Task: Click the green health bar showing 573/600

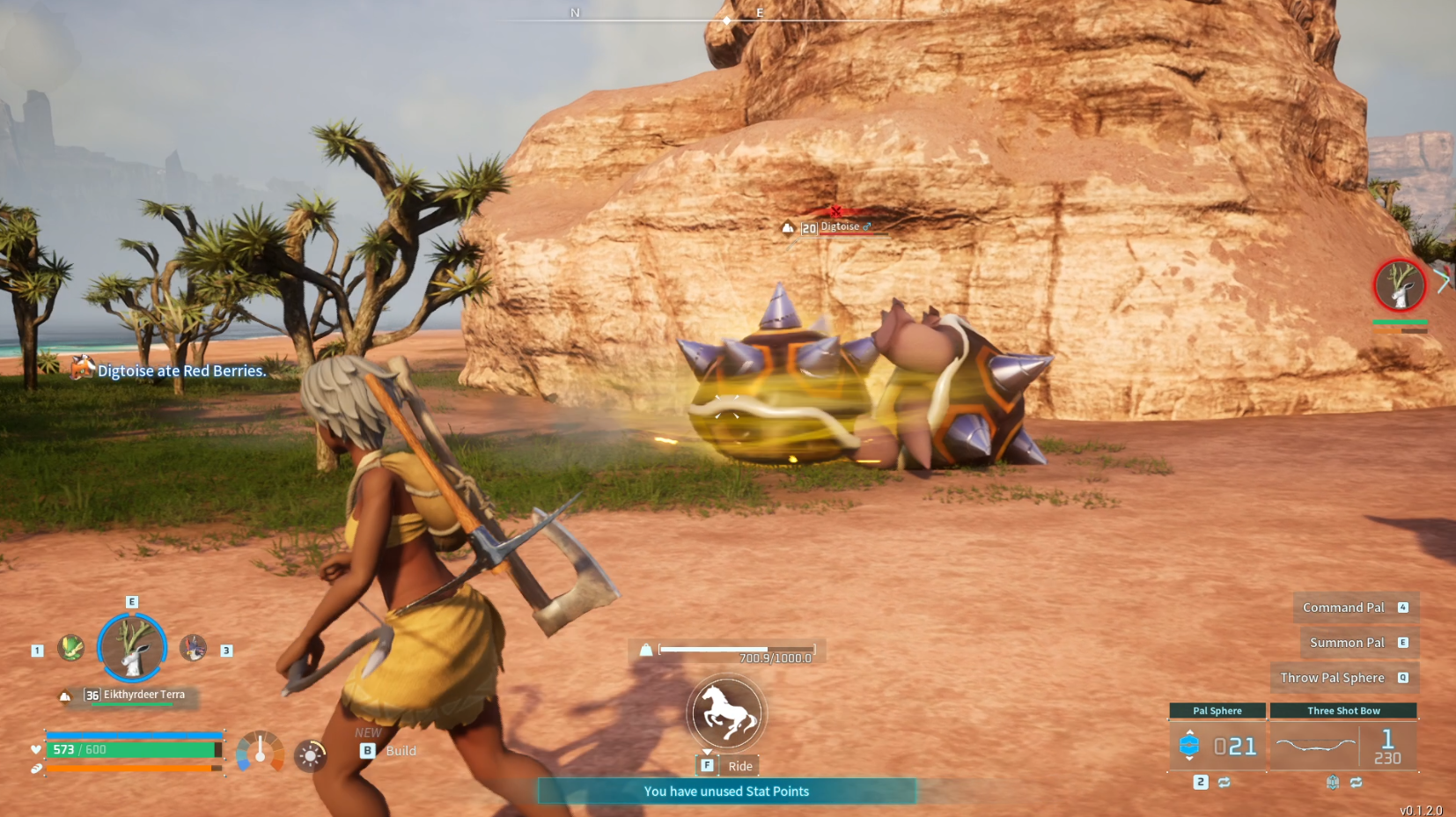Action: [x=132, y=749]
